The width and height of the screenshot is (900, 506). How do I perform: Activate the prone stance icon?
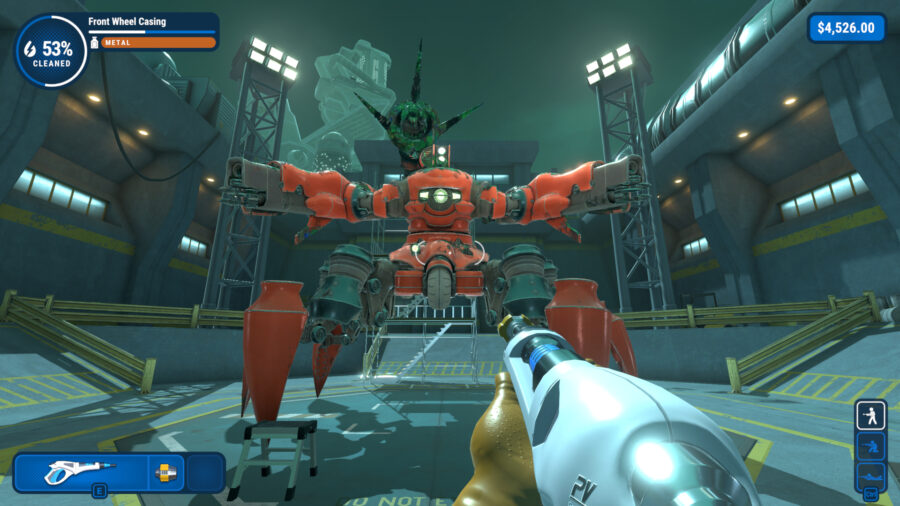[869, 474]
